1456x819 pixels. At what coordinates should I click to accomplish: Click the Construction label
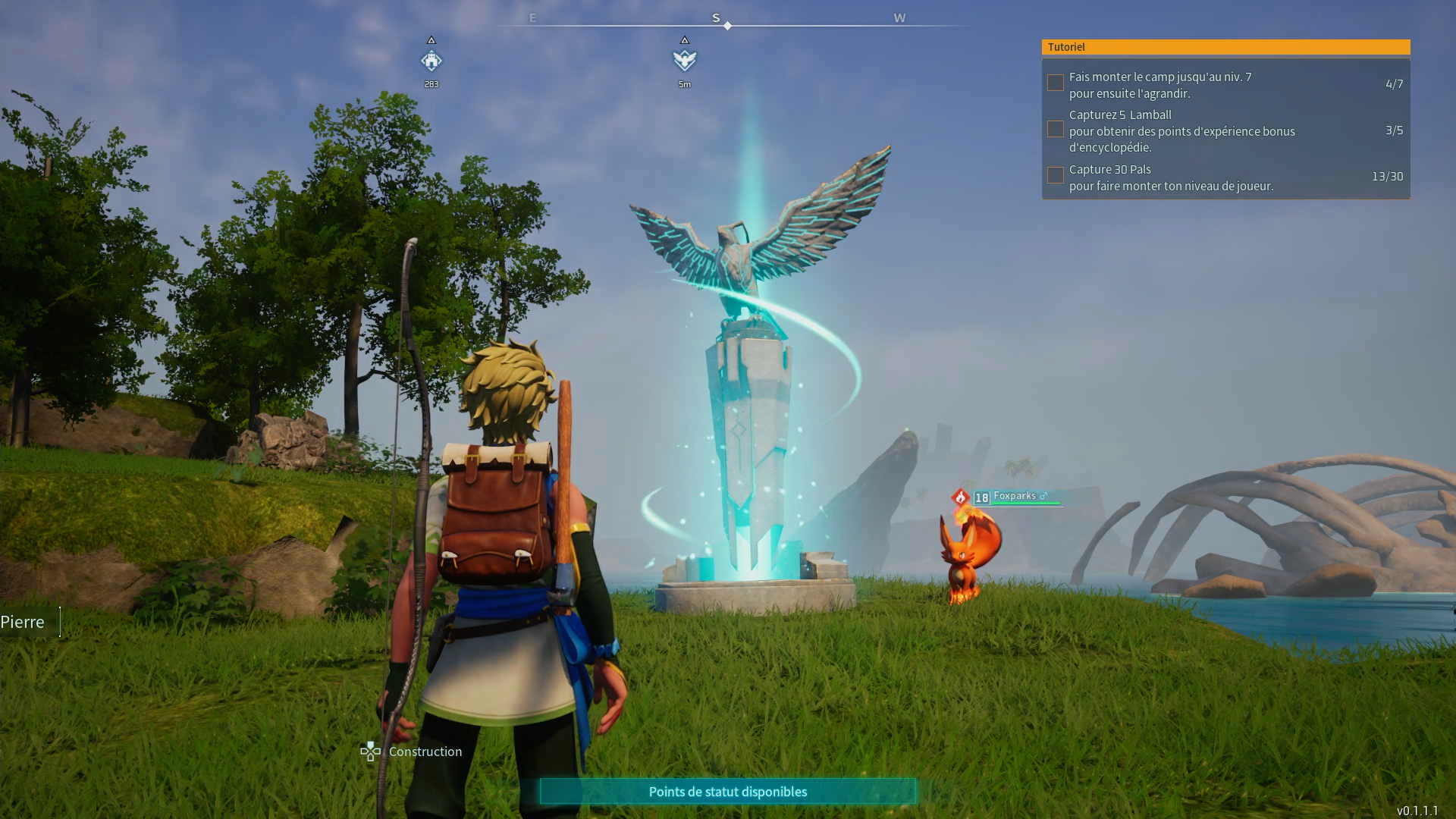click(425, 752)
